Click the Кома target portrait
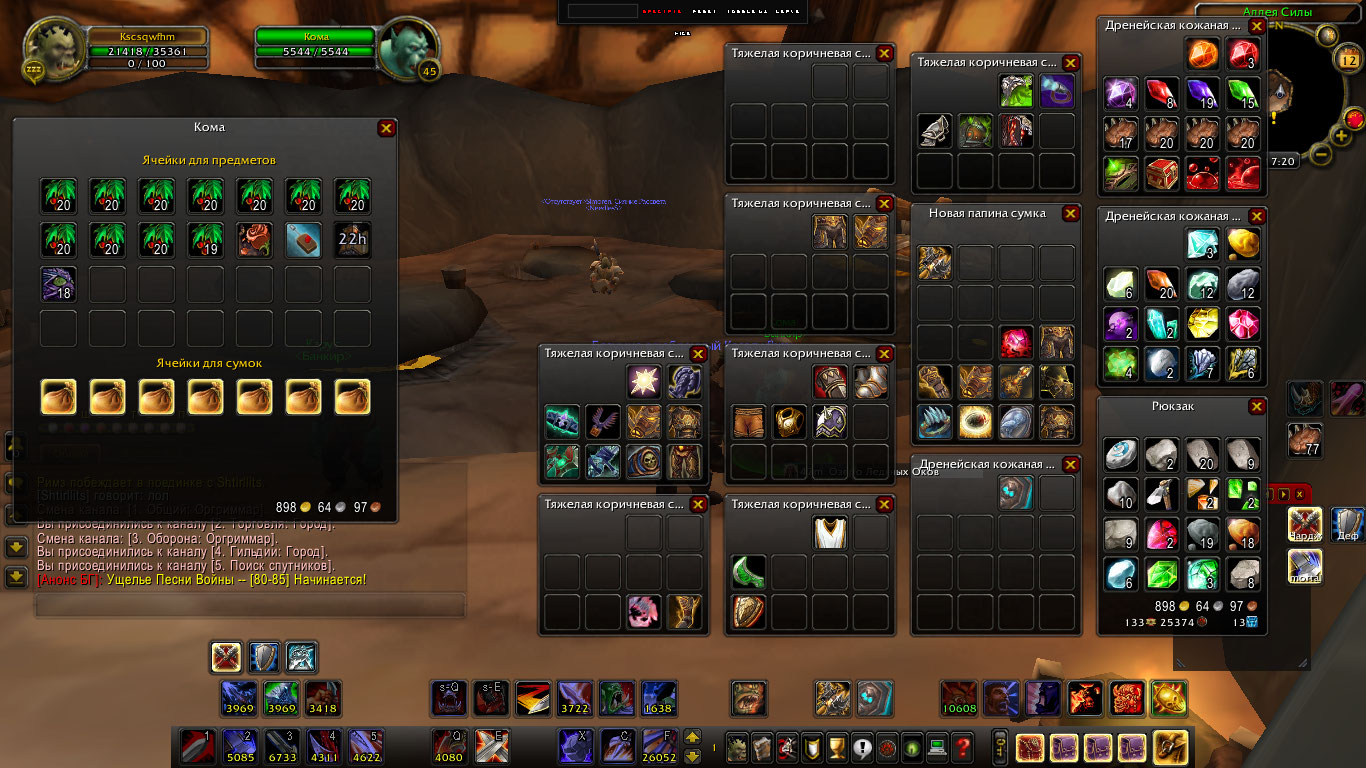 pyautogui.click(x=409, y=45)
